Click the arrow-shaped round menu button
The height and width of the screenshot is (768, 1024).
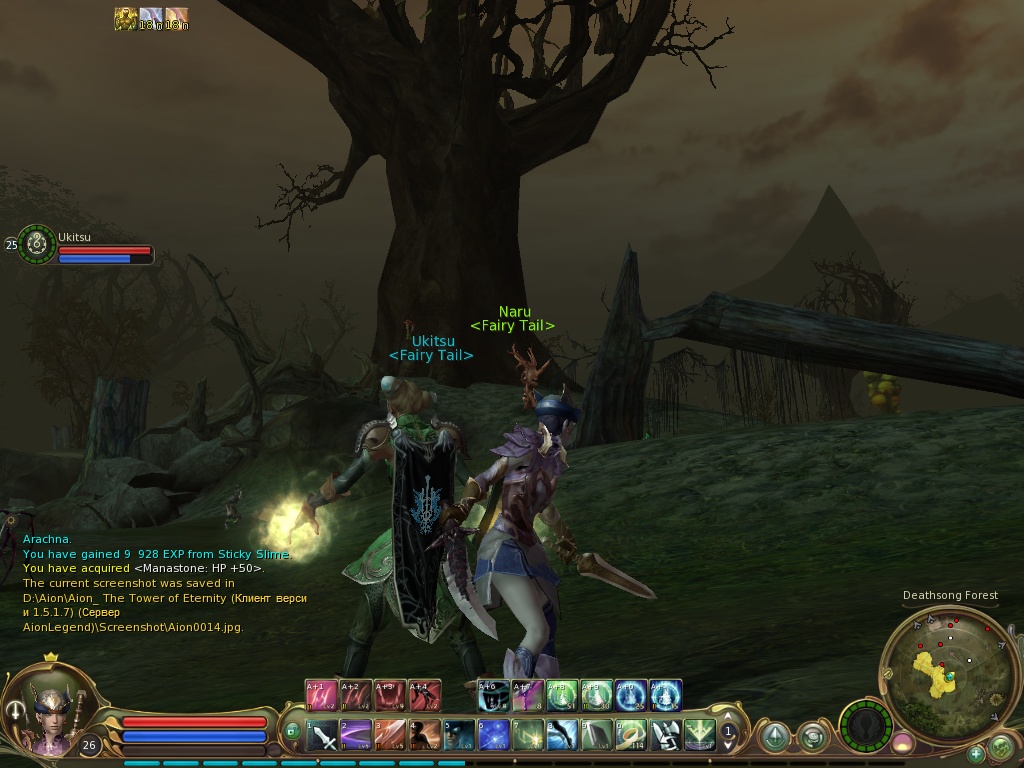[774, 737]
